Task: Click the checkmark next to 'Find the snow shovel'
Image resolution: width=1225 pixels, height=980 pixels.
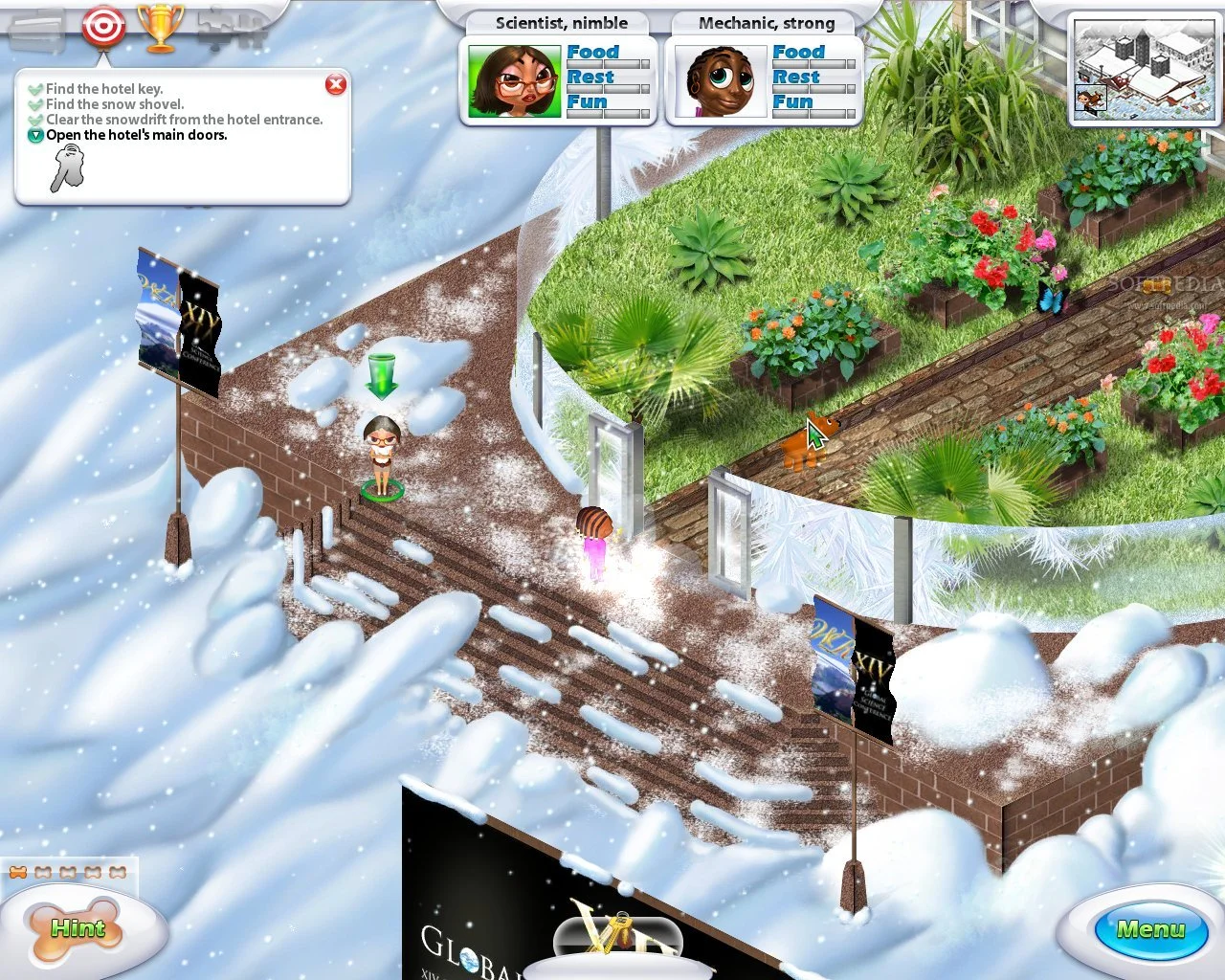Action: point(35,103)
